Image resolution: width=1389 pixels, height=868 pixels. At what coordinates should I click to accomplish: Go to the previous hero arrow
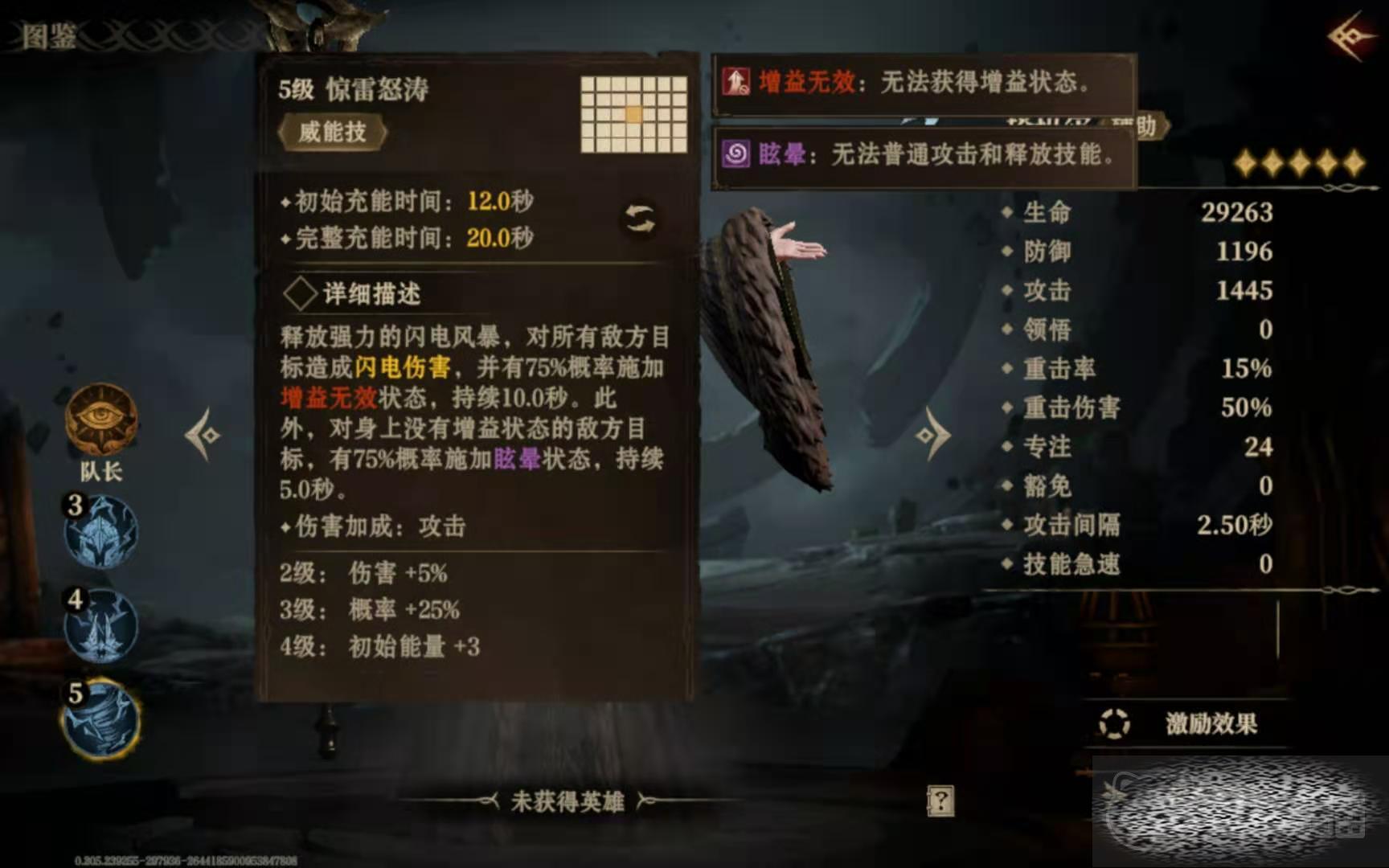pyautogui.click(x=203, y=435)
